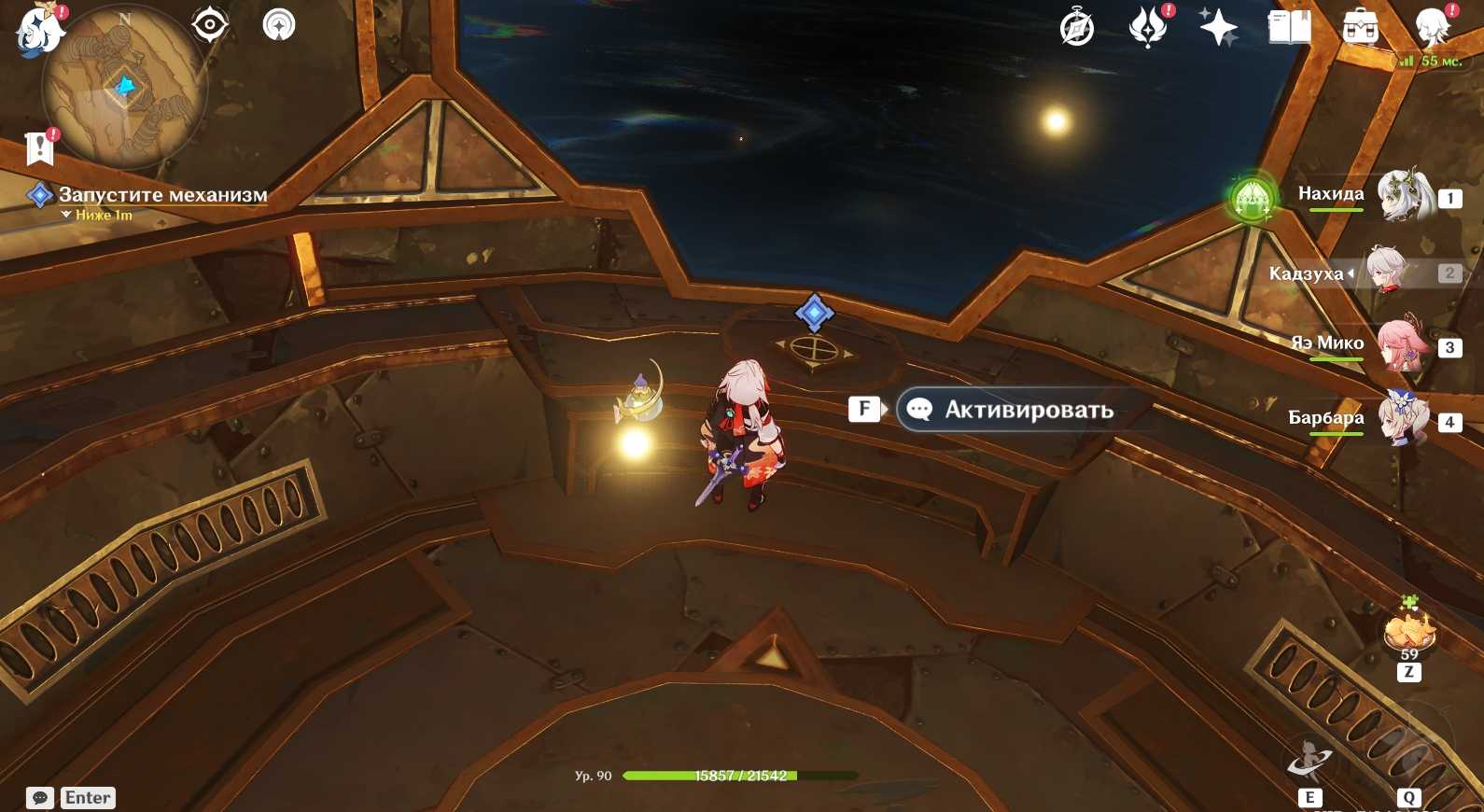Open the adventurer handbook book icon
Screen dimensions: 1484x812
pos(1289,27)
